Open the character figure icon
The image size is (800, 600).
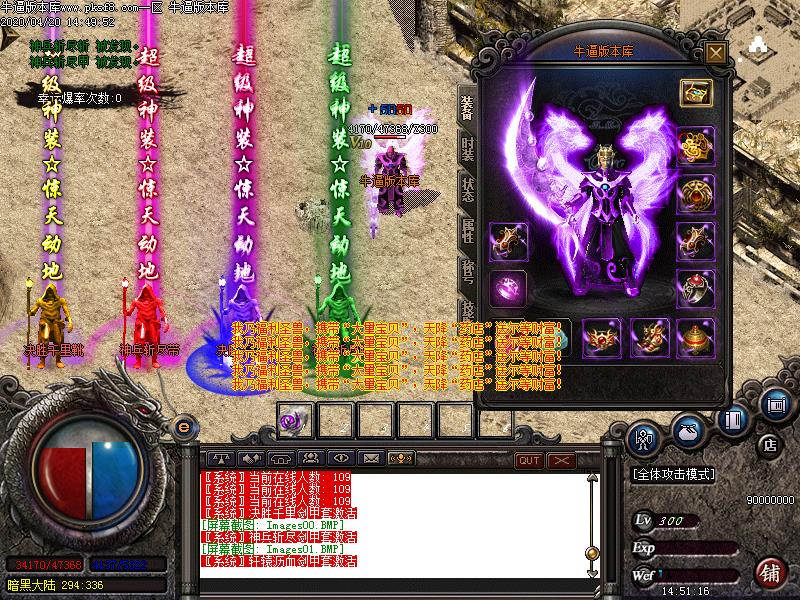643,437
